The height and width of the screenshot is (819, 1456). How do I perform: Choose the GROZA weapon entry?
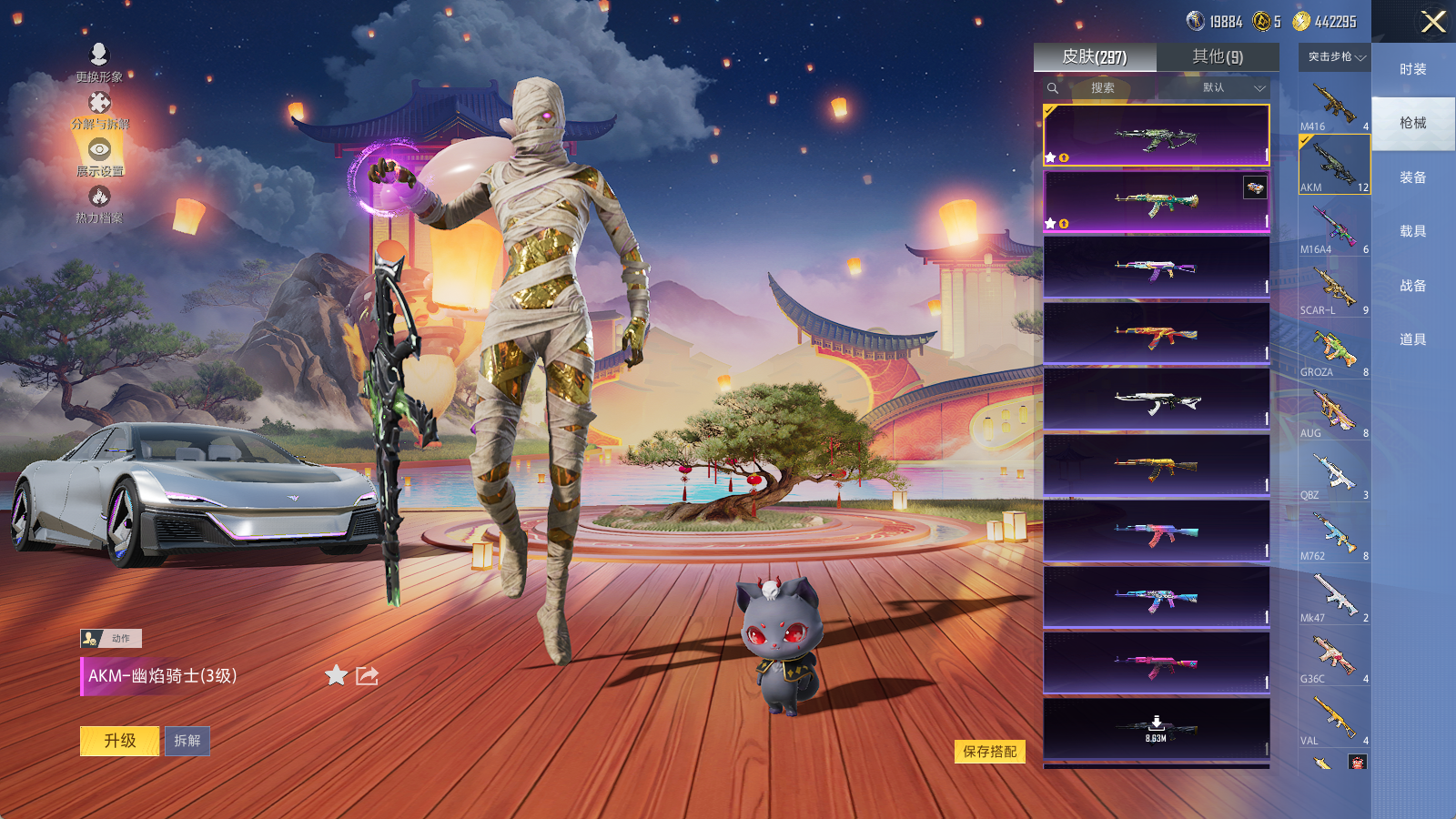click(x=1334, y=351)
